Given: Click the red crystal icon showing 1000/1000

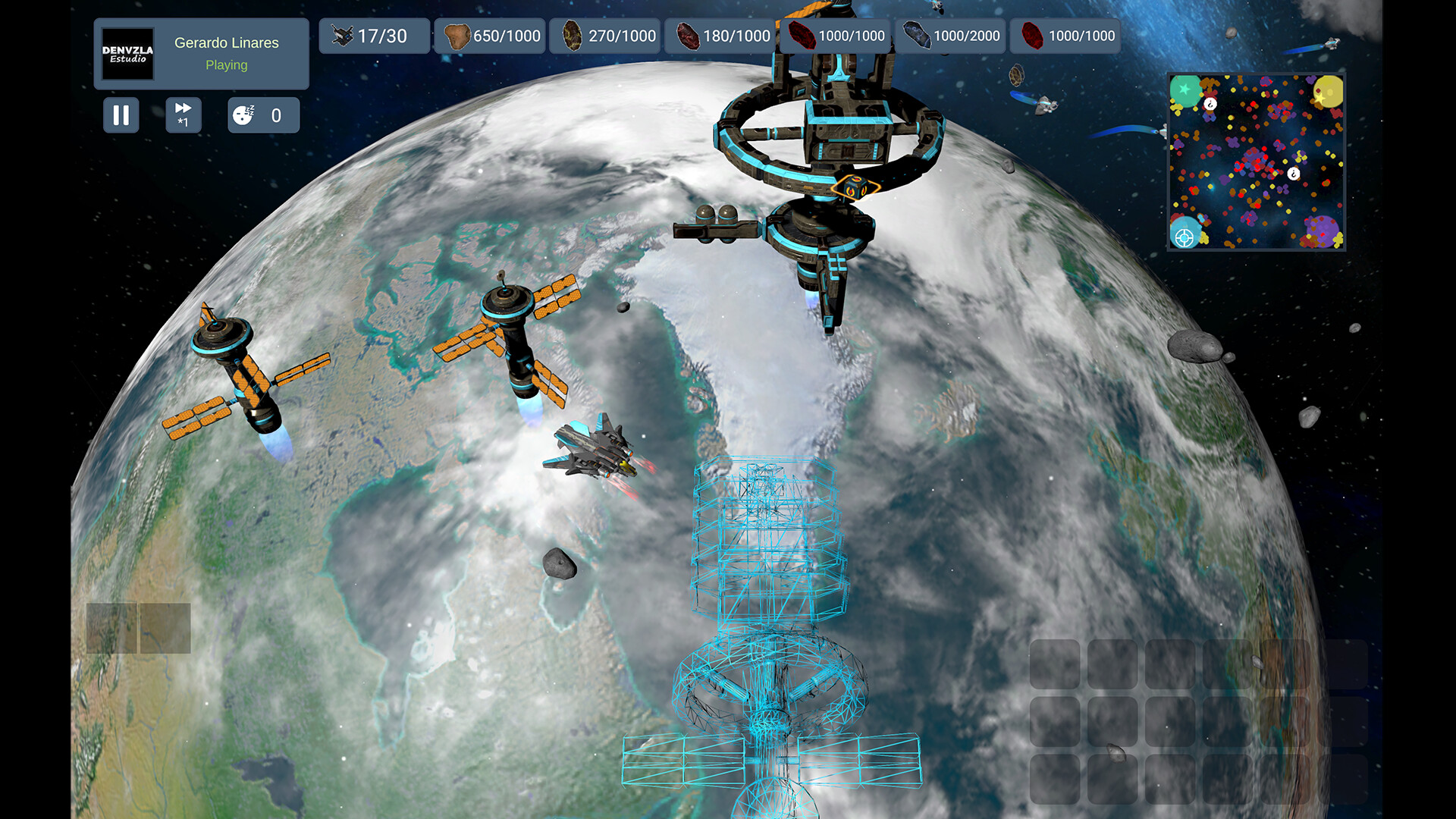Looking at the screenshot, I should (801, 35).
